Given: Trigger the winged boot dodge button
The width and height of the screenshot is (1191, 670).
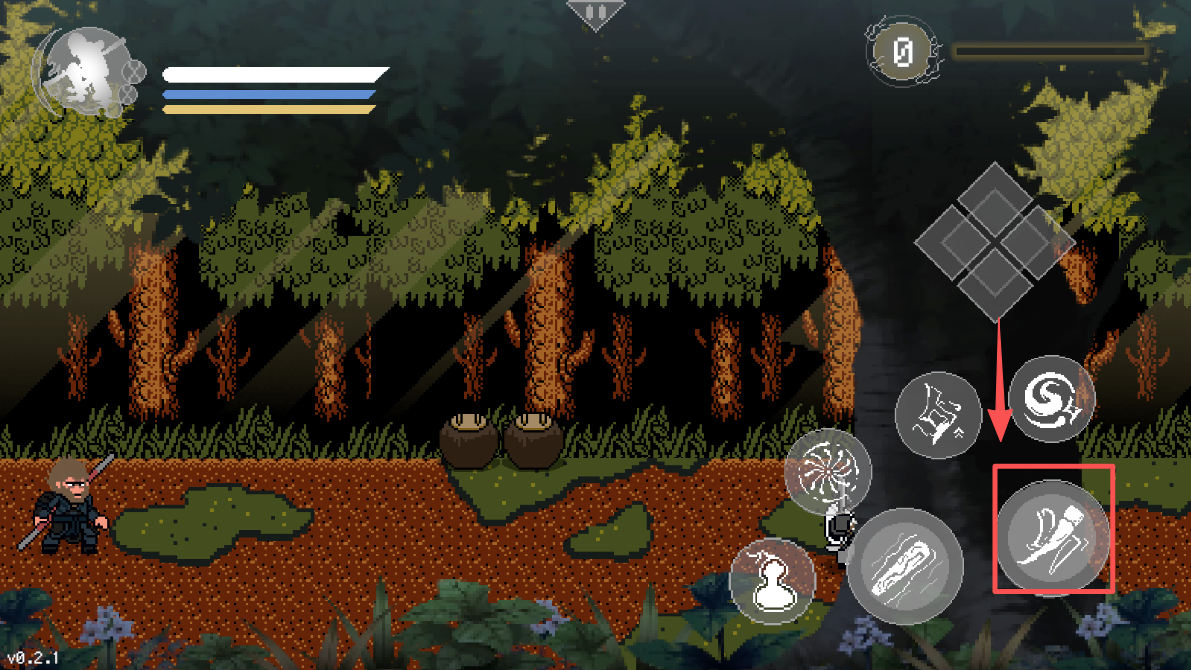Looking at the screenshot, I should click(x=1053, y=530).
